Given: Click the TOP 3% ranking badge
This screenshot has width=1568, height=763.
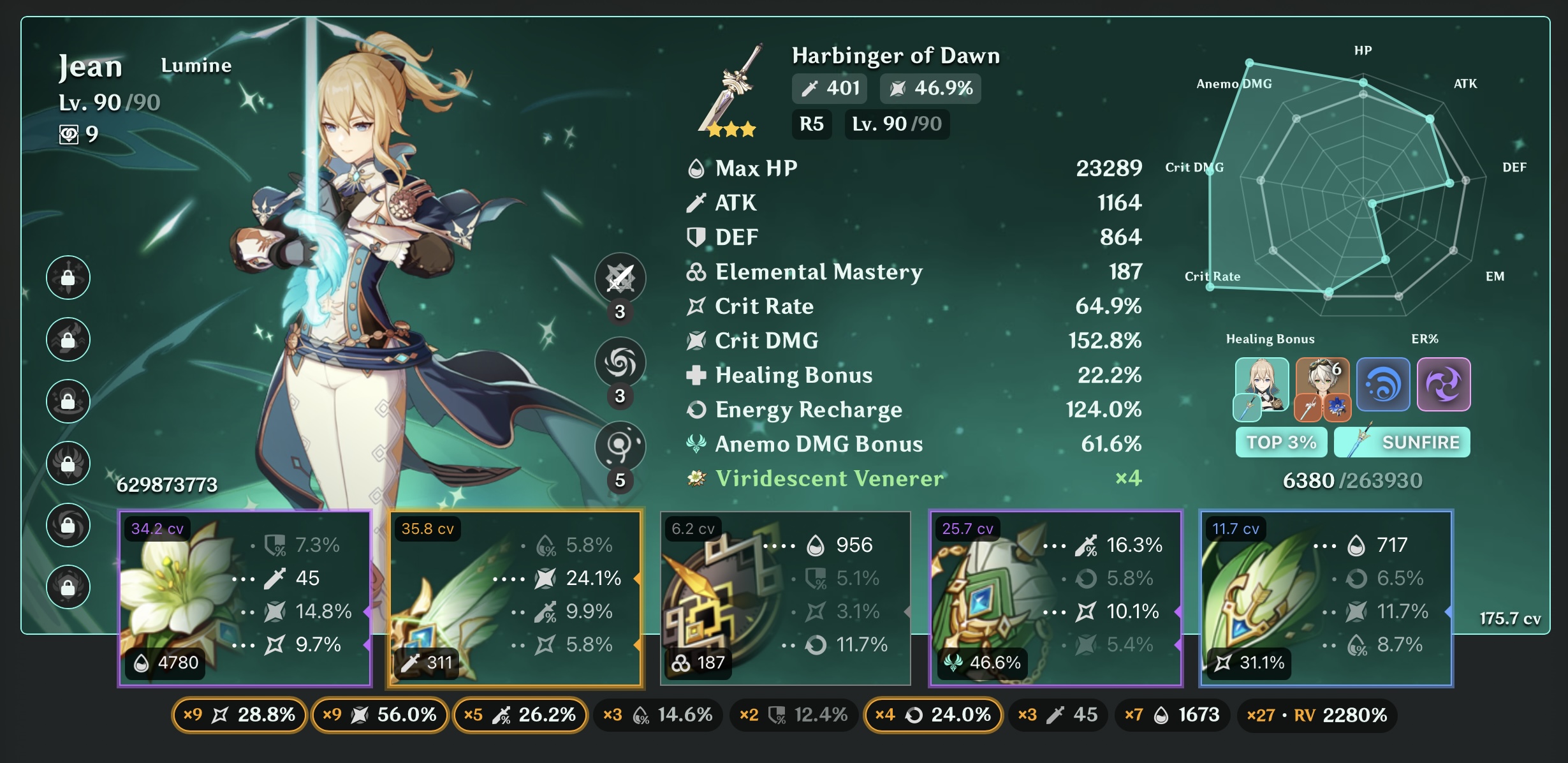Looking at the screenshot, I should click(1280, 441).
